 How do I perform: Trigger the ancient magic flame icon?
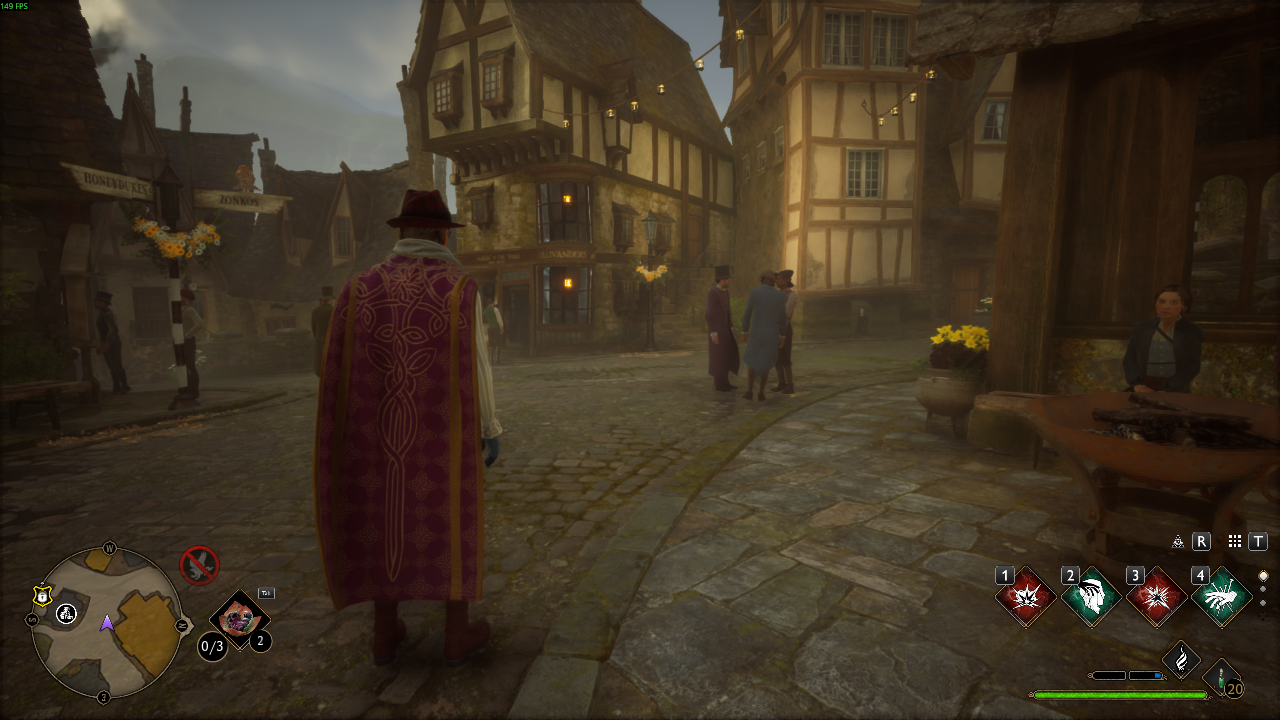(1181, 659)
